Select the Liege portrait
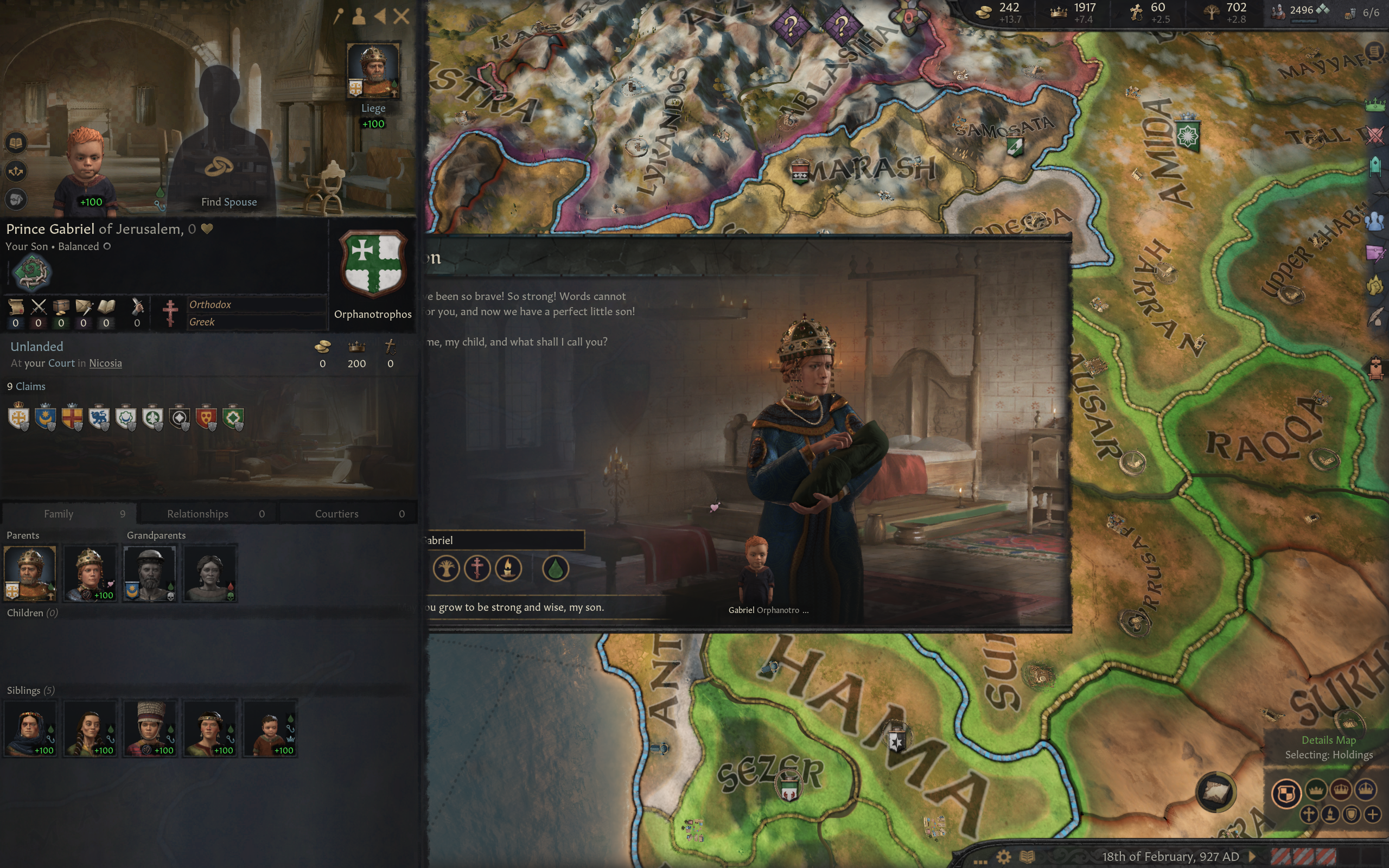Screen dimensions: 1389x868 coord(373,70)
